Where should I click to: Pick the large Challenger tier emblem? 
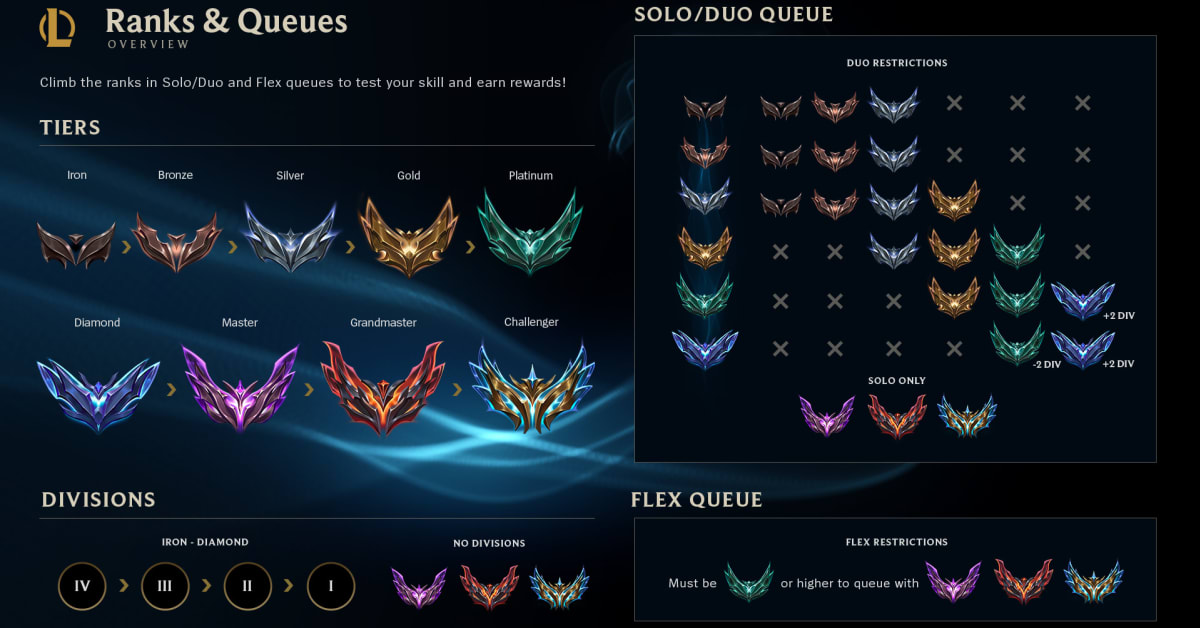pyautogui.click(x=531, y=386)
